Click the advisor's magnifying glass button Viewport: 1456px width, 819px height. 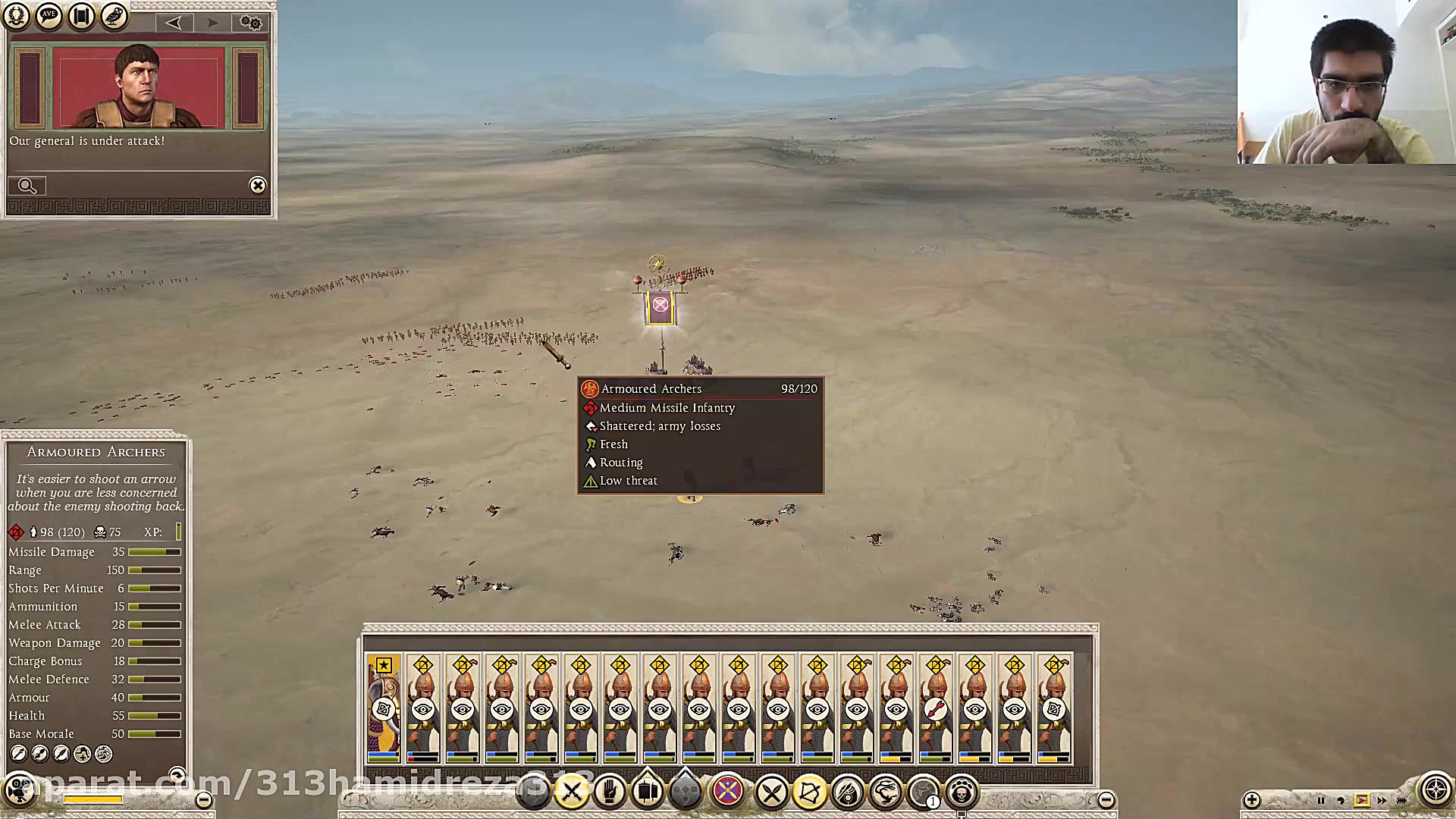coord(27,186)
